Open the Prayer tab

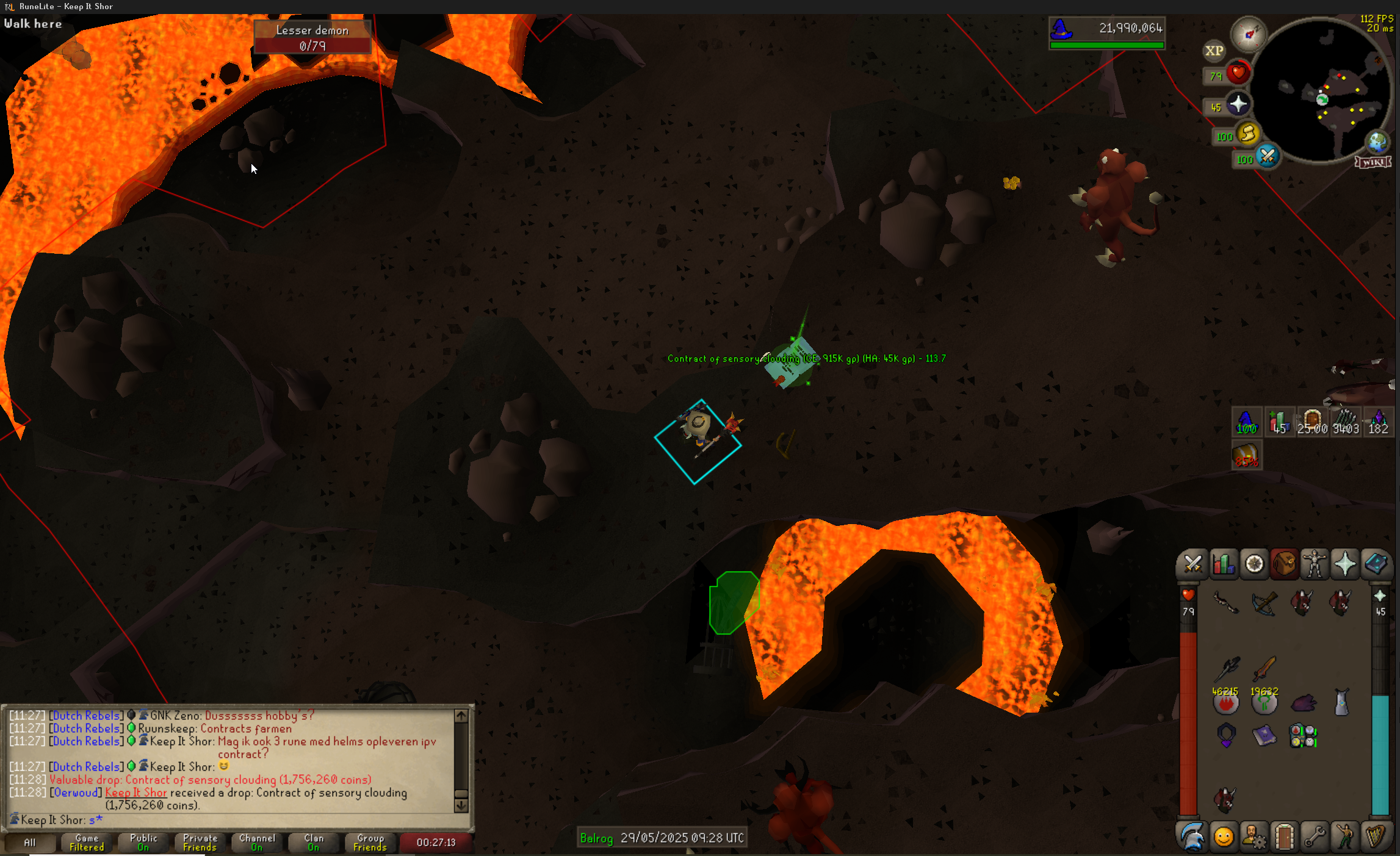tap(1345, 564)
